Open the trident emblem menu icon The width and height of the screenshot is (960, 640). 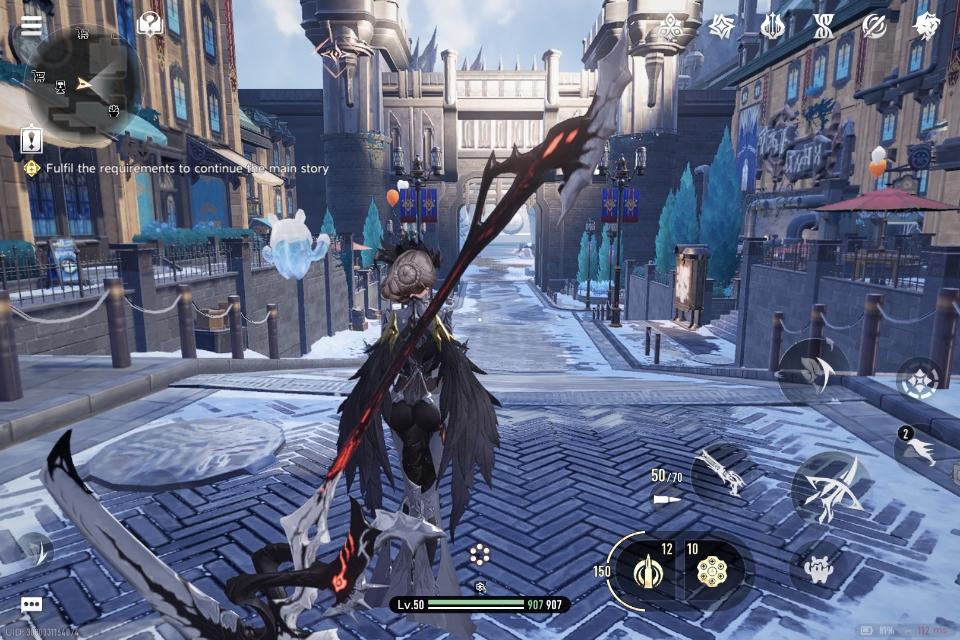pos(772,26)
